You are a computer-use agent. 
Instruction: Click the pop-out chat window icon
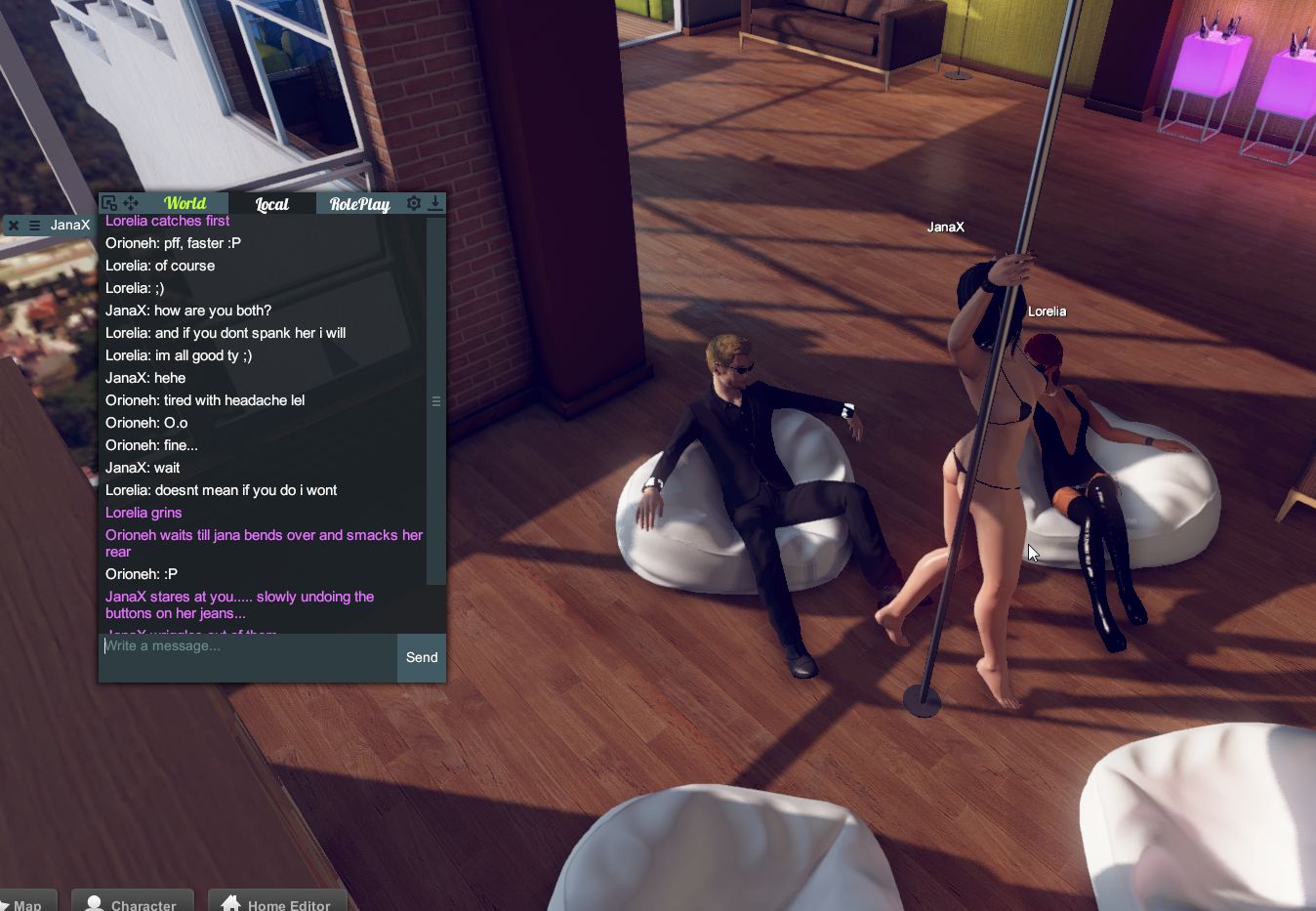[108, 202]
